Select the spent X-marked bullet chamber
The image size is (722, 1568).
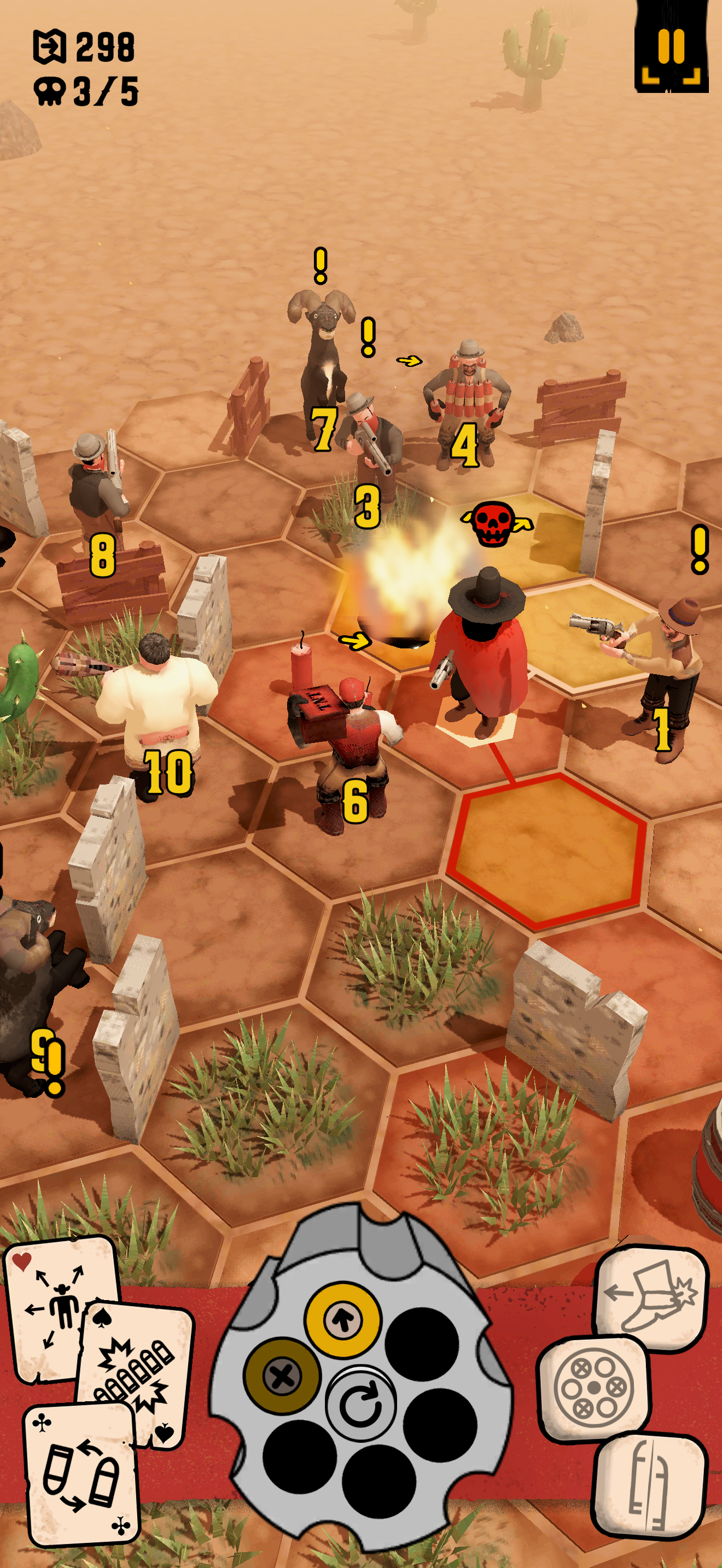click(281, 1374)
